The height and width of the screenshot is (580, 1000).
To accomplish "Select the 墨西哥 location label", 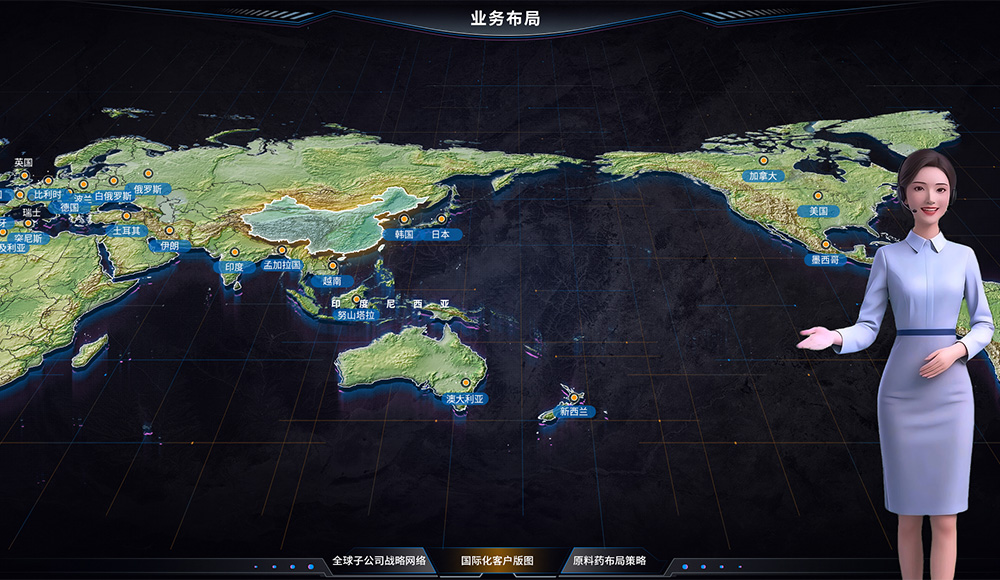I will coord(825,259).
